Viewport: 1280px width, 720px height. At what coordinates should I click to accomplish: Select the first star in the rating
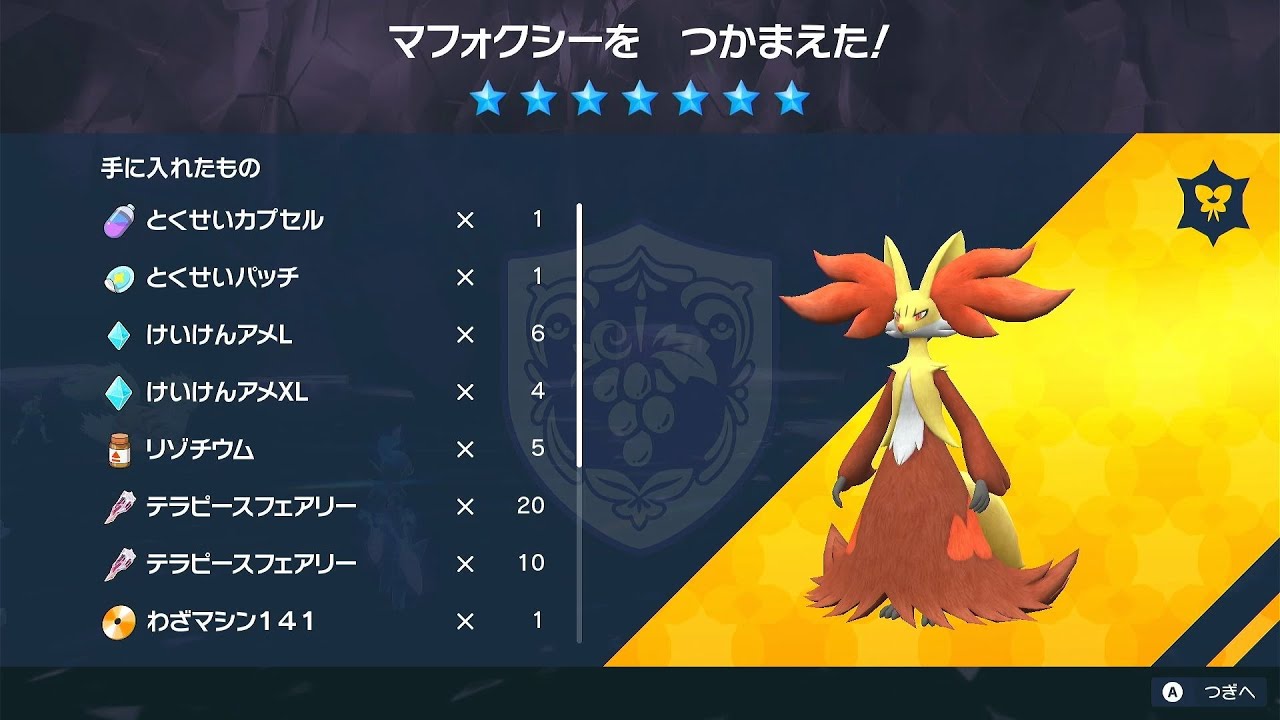coord(489,99)
